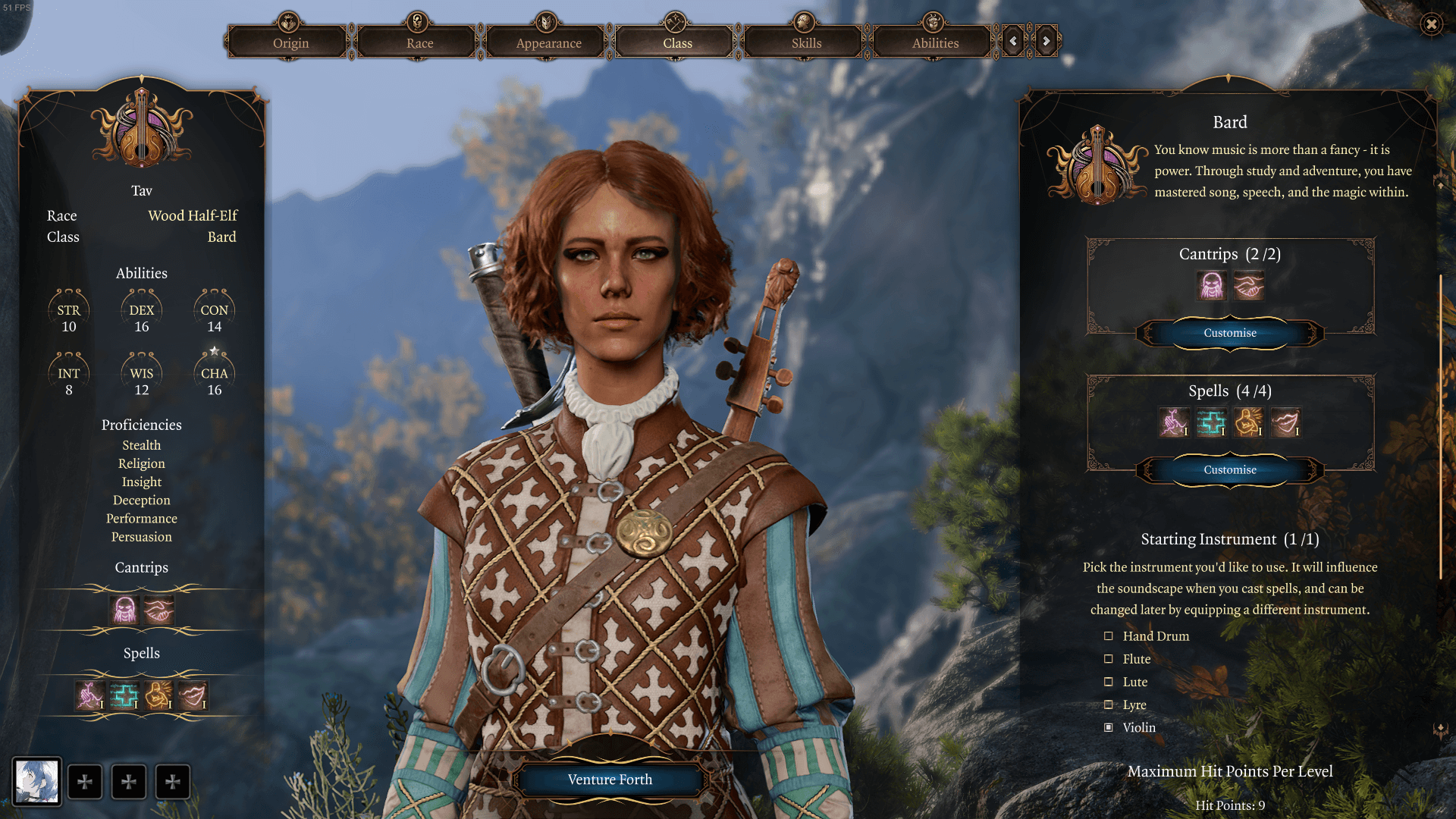Confirm character with Venture Forth
This screenshot has width=1456, height=819.
pyautogui.click(x=610, y=780)
